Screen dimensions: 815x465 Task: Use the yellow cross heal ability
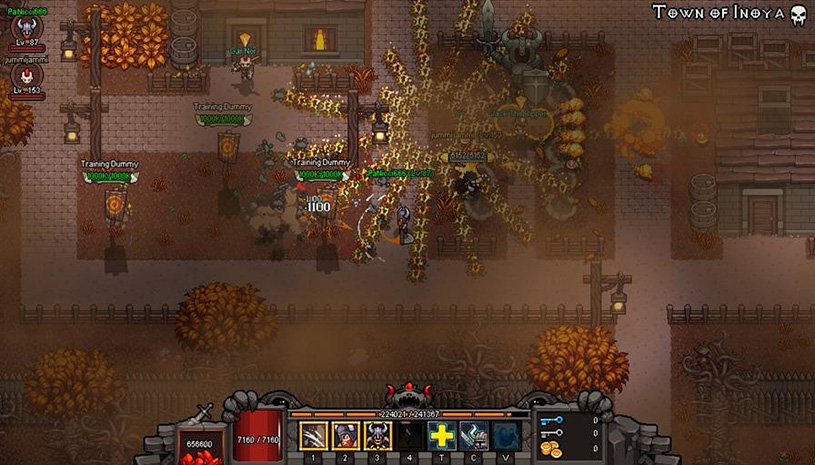(441, 436)
